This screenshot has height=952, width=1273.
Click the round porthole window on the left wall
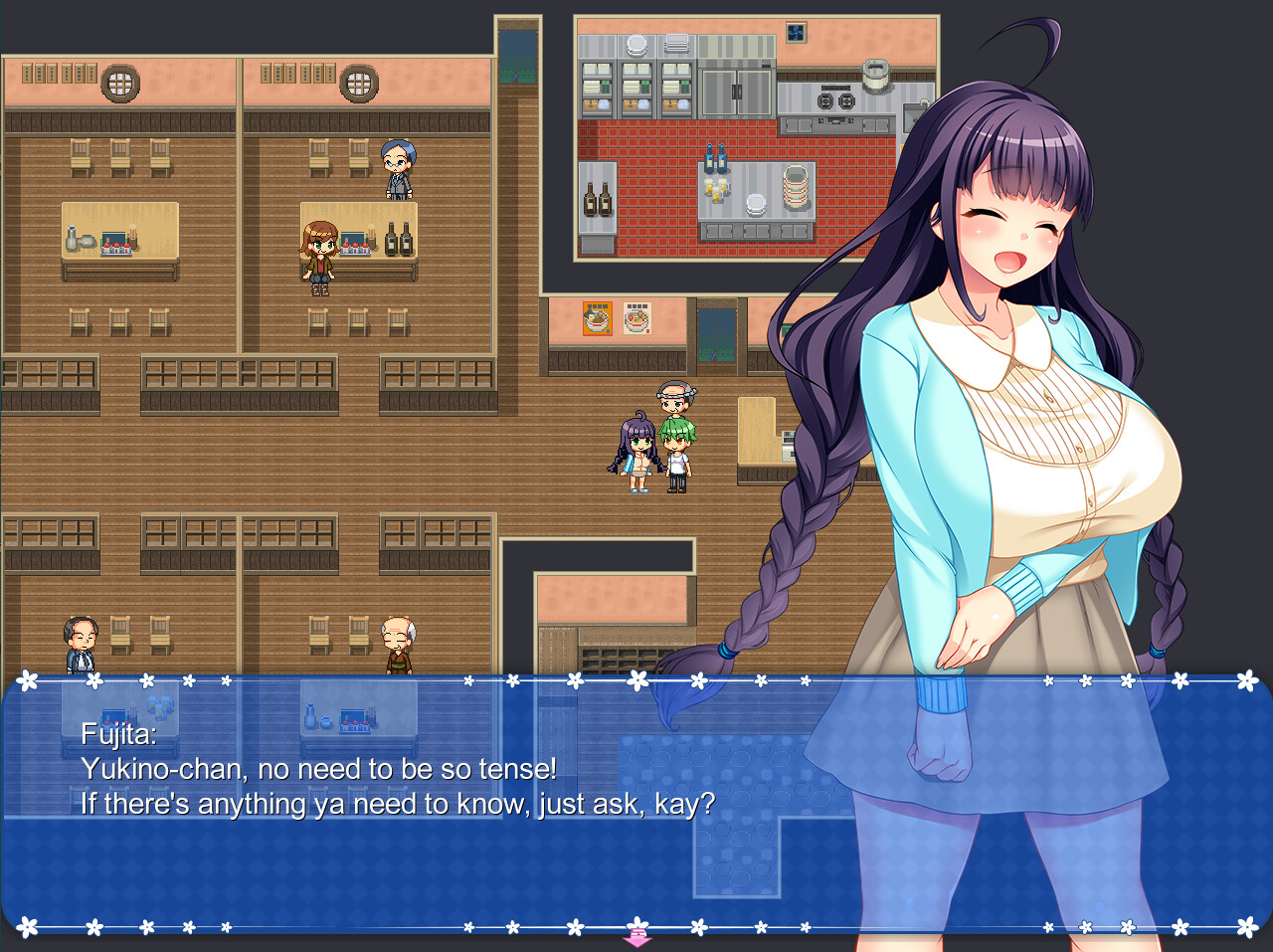119,82
